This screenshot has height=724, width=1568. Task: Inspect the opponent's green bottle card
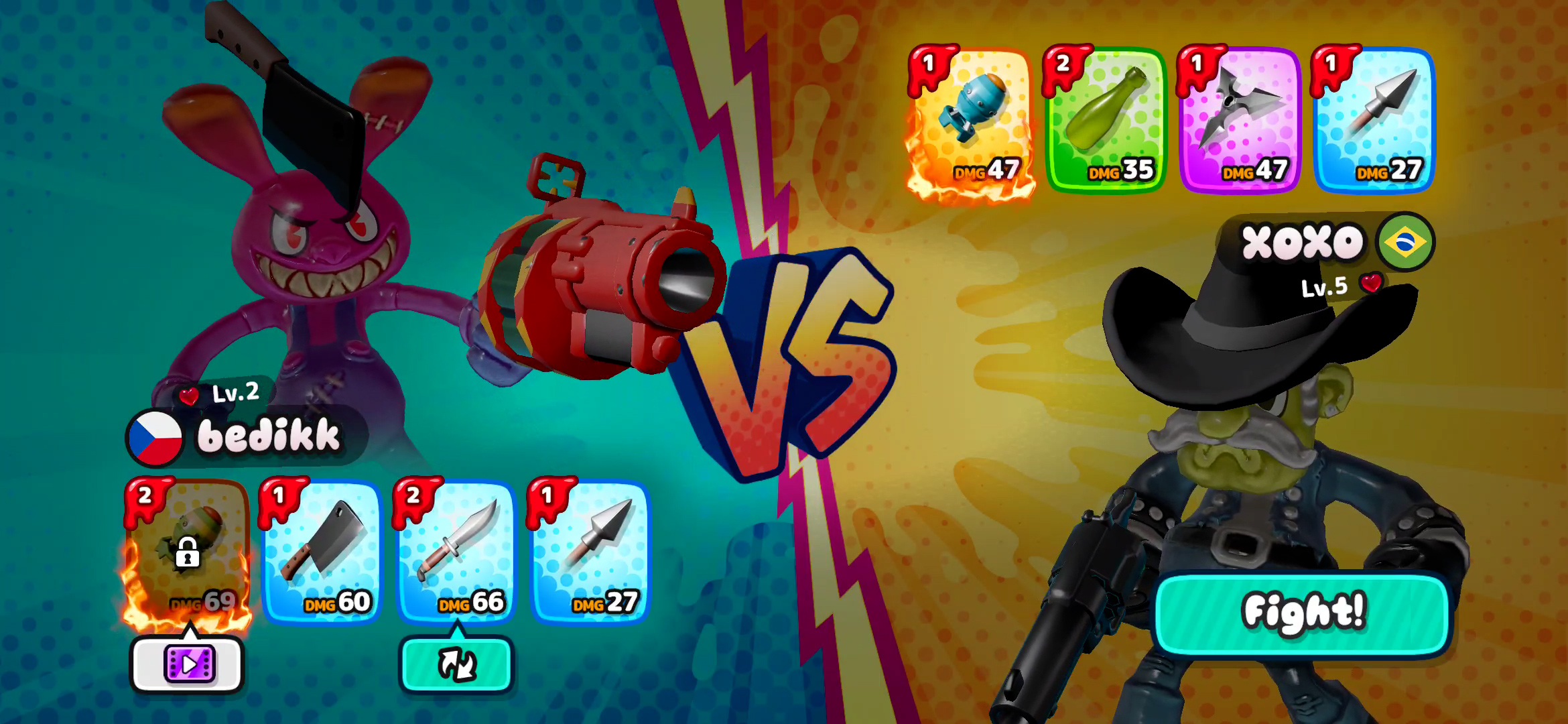1106,121
